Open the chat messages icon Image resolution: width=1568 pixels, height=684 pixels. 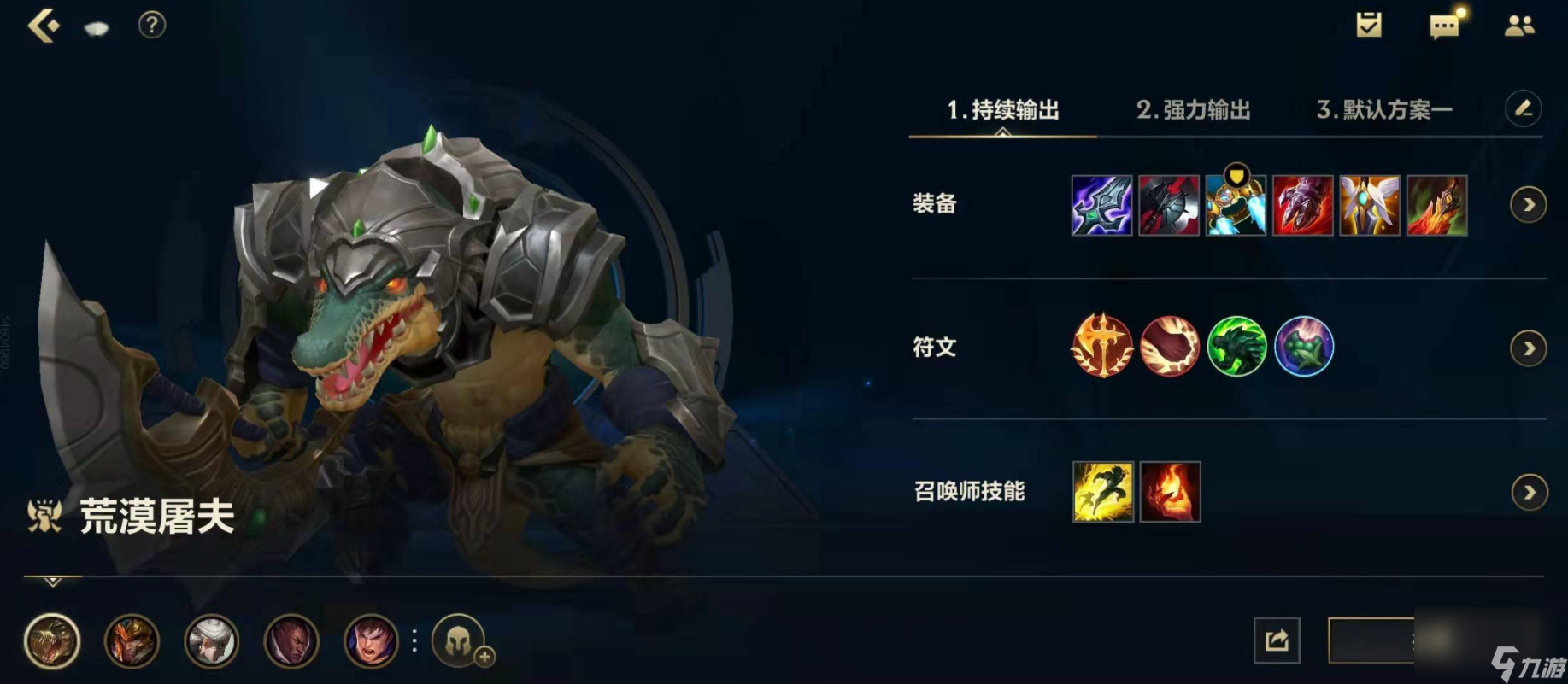(1444, 26)
